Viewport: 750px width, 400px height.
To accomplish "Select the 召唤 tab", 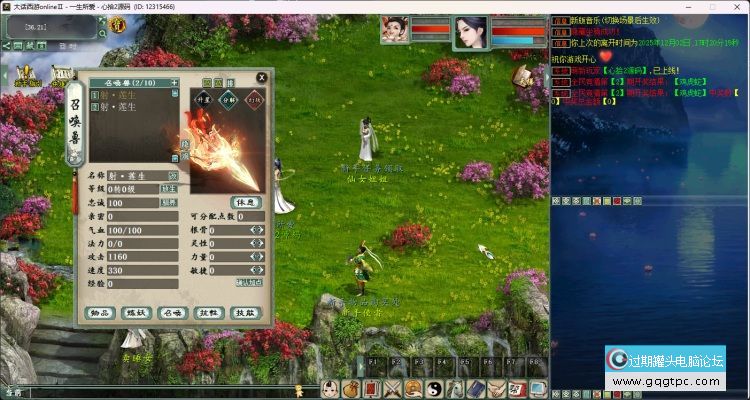I will click(x=172, y=312).
